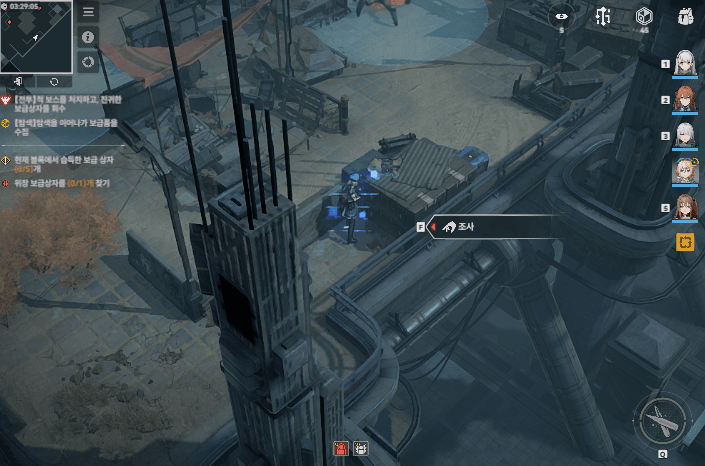
Task: Activate the knife melee attack button
Action: tap(662, 420)
